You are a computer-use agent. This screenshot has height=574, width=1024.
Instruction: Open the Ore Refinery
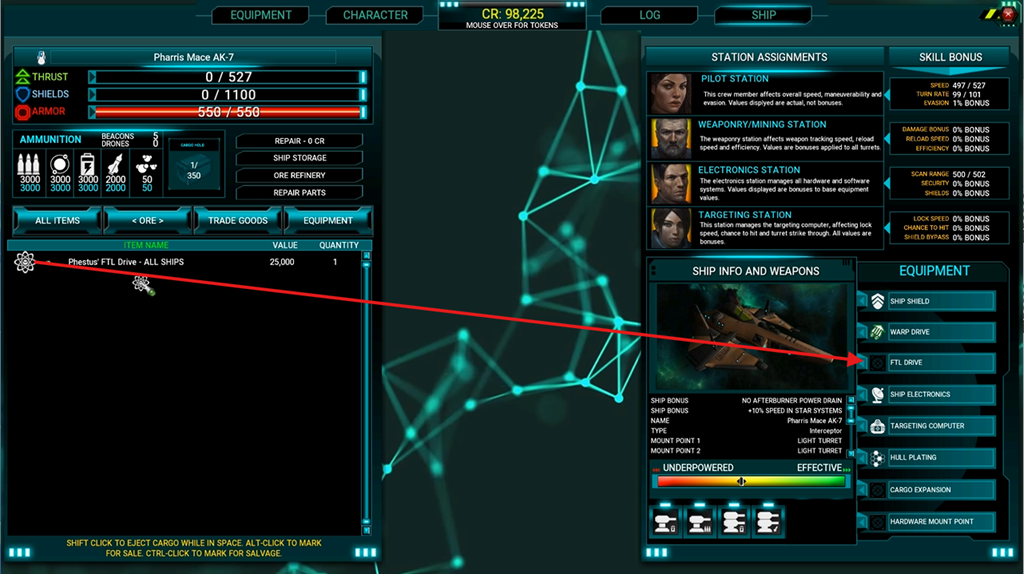299,175
